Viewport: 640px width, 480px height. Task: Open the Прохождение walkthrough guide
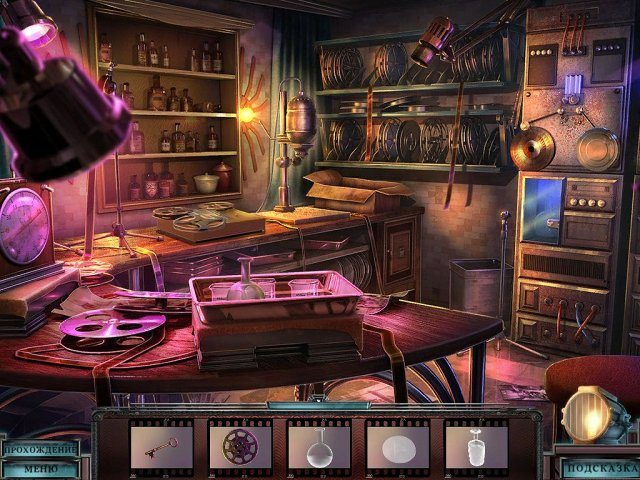pos(38,449)
